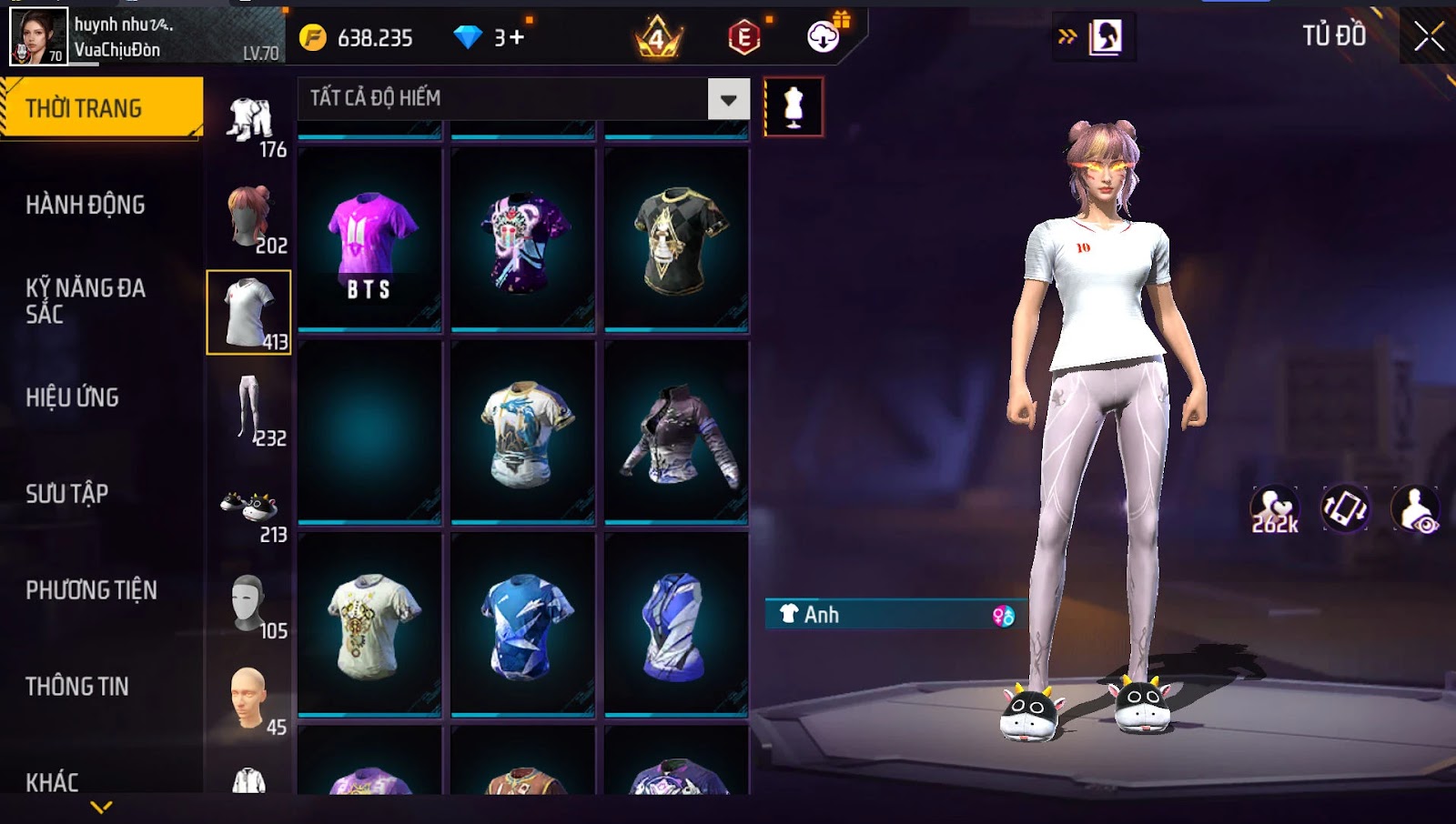
Task: Open the Kỹ Năng Đa Sắc tab
Action: coord(86,301)
